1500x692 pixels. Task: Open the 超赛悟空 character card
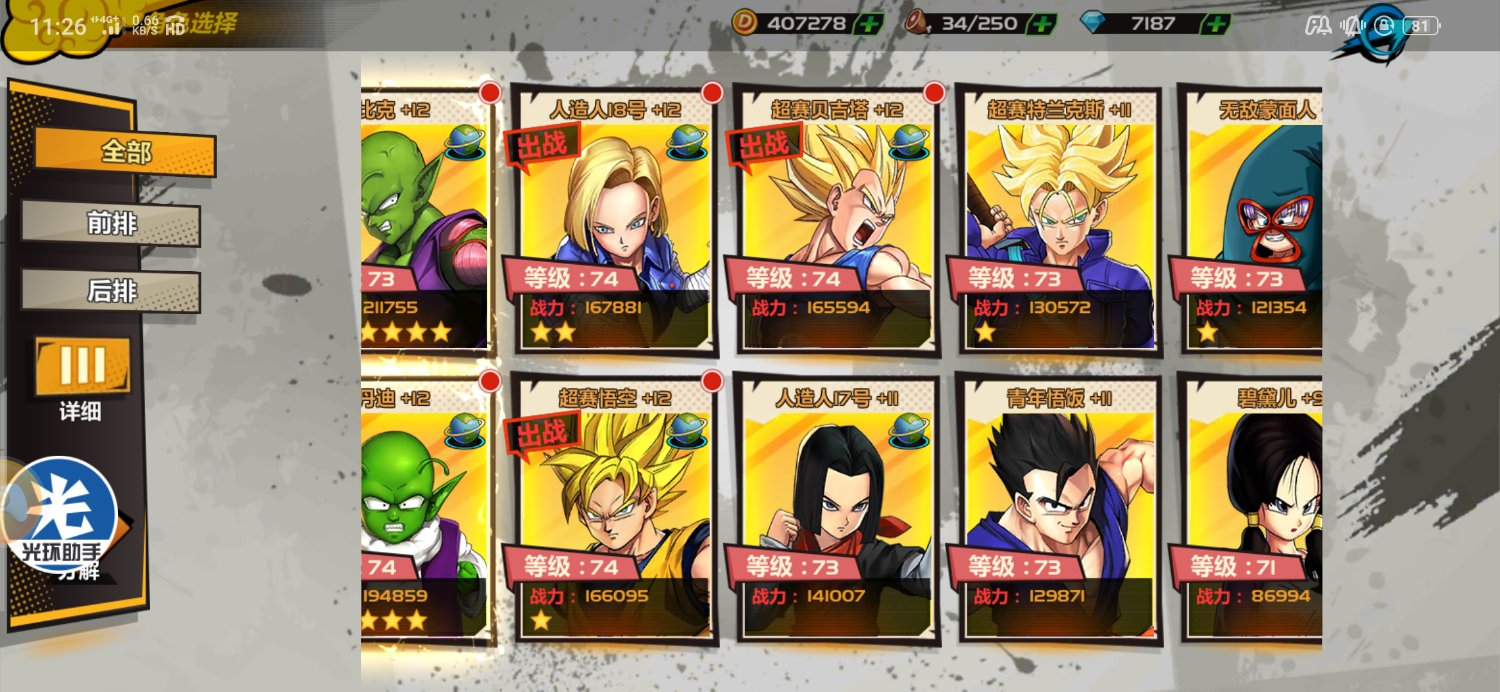pos(614,508)
